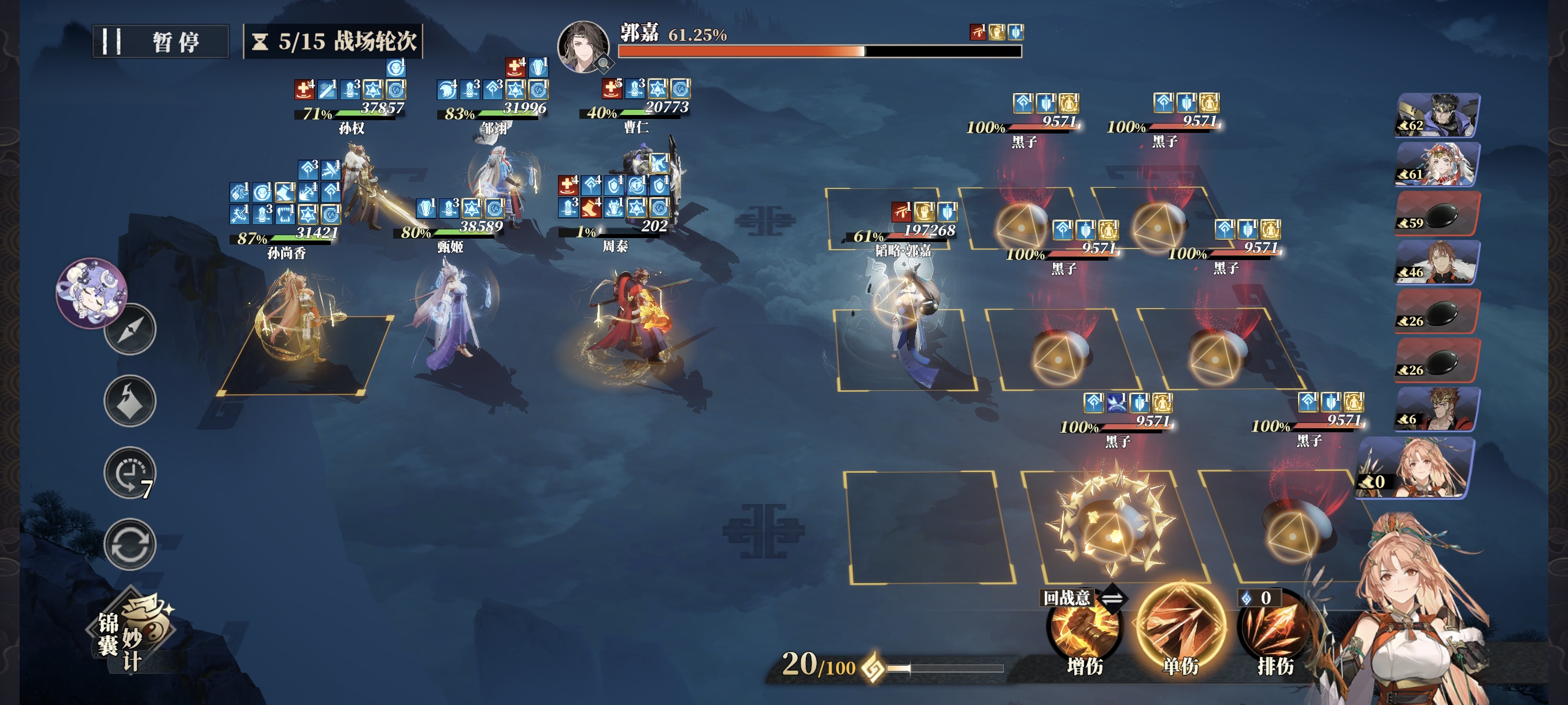This screenshot has height=705, width=1568.
Task: Activate the lightning diamond round button
Action: [x=130, y=401]
